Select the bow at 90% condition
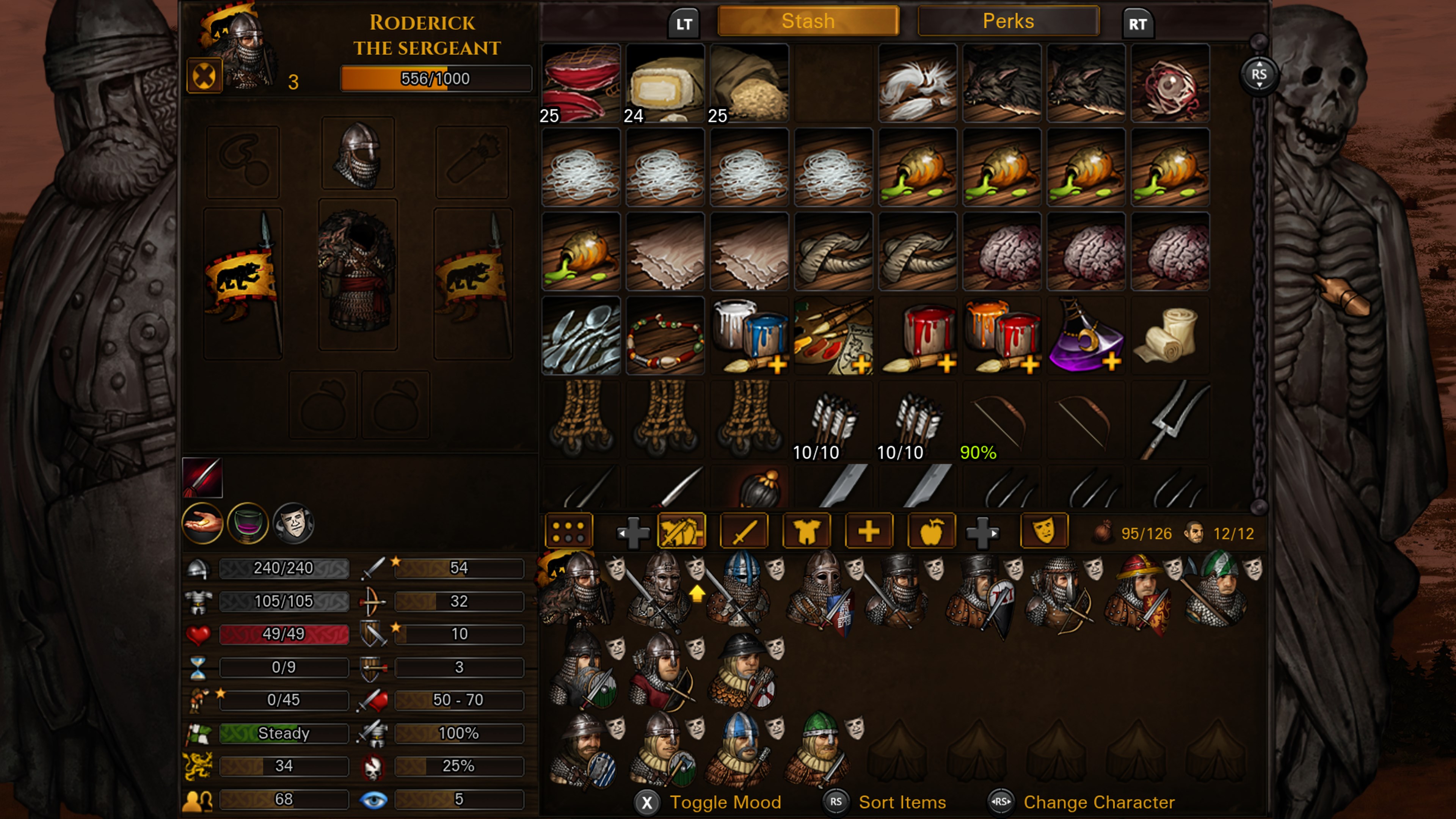Image resolution: width=1456 pixels, height=819 pixels. point(1001,420)
